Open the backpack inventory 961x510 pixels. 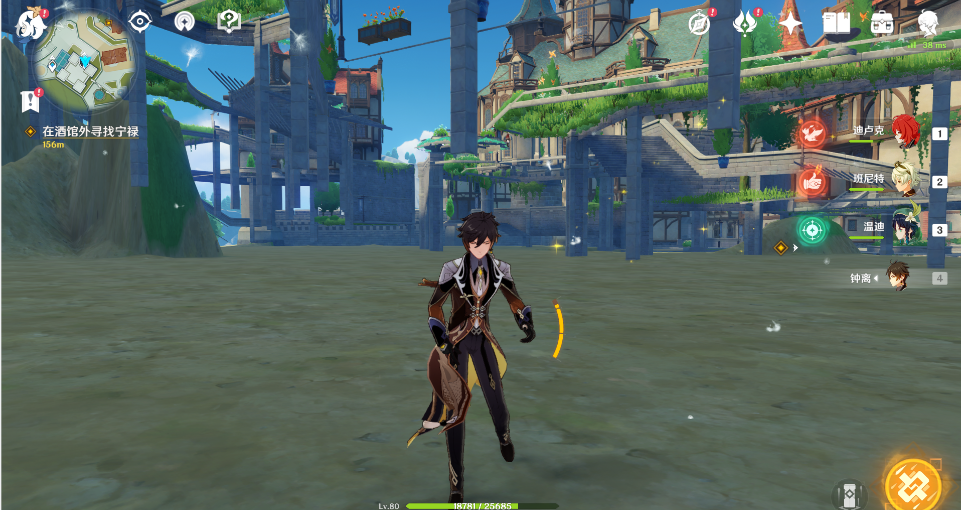pos(882,22)
